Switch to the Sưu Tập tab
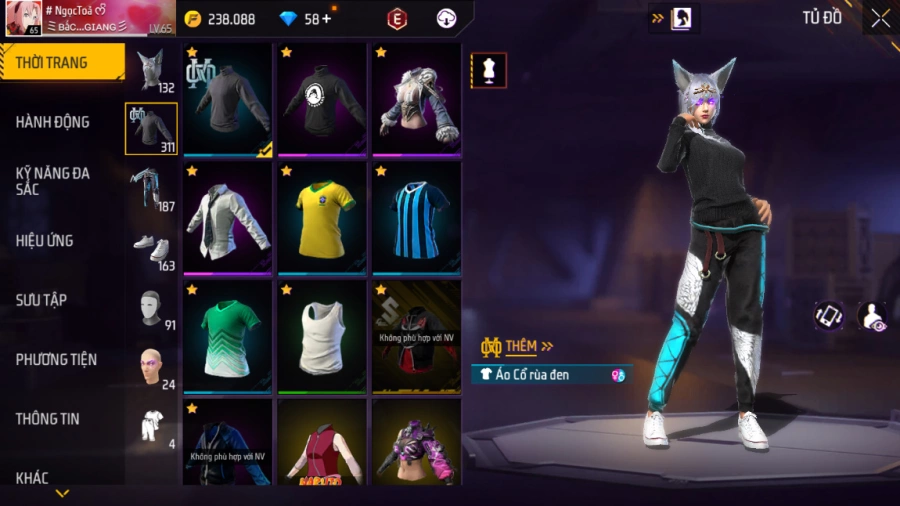The width and height of the screenshot is (900, 506). coord(41,300)
